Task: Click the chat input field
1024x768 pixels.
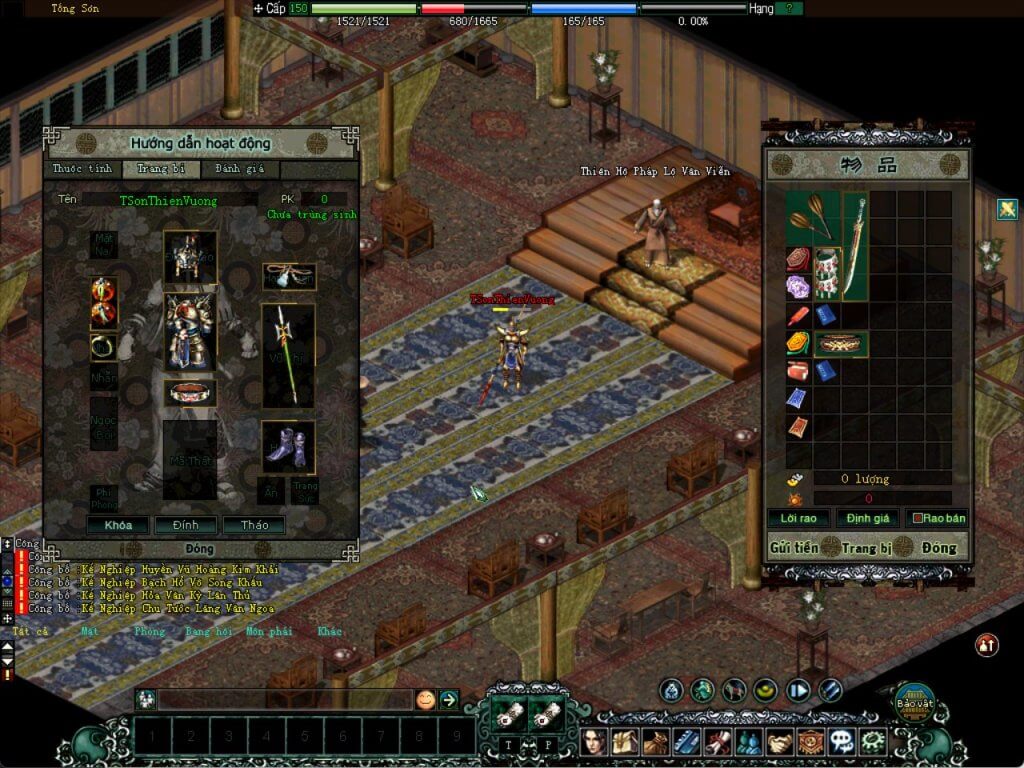Action: tap(285, 700)
